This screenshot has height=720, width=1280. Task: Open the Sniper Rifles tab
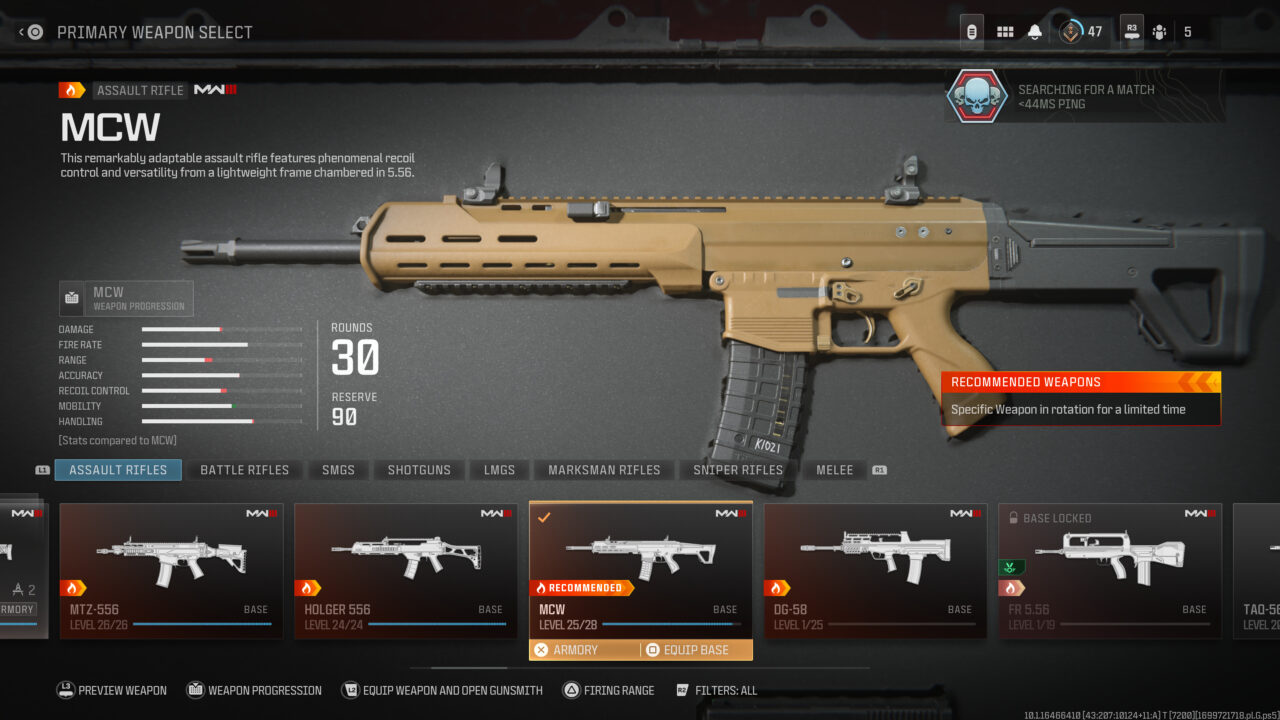pyautogui.click(x=738, y=470)
